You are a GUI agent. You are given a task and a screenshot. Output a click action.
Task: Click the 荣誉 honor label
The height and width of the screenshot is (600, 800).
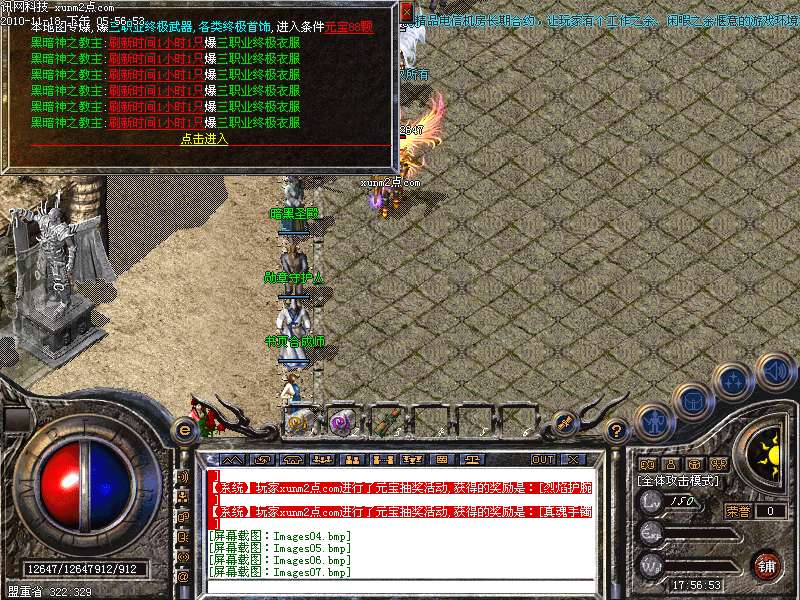pos(737,511)
